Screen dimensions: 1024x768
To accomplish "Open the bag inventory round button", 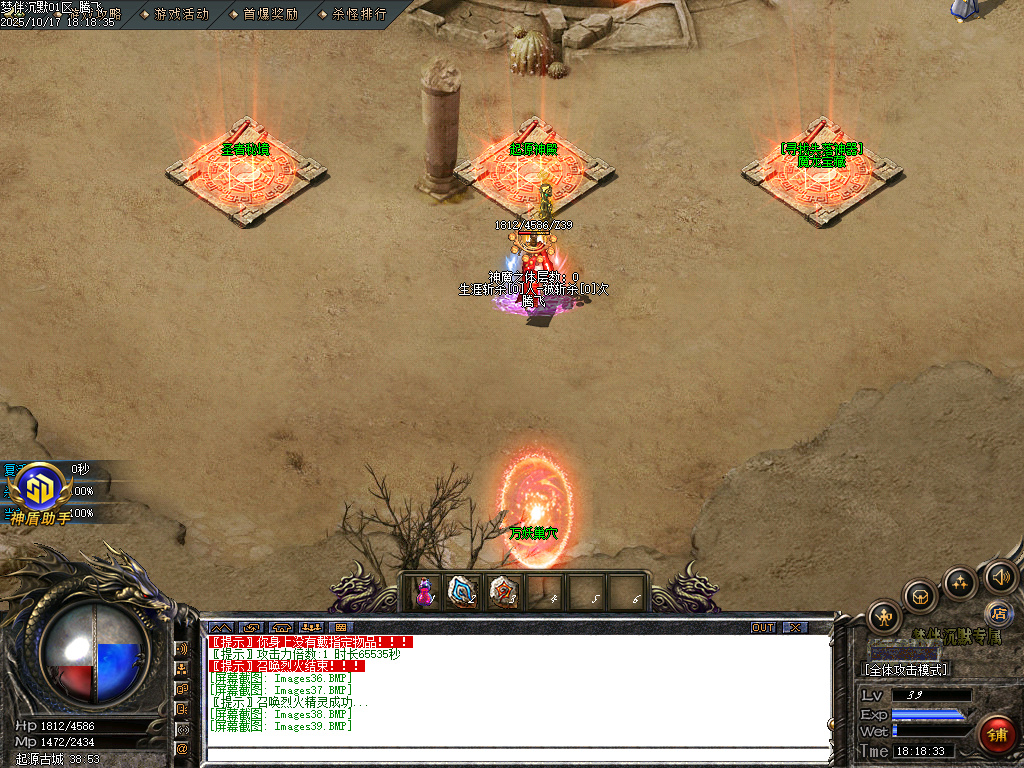I will tap(920, 597).
